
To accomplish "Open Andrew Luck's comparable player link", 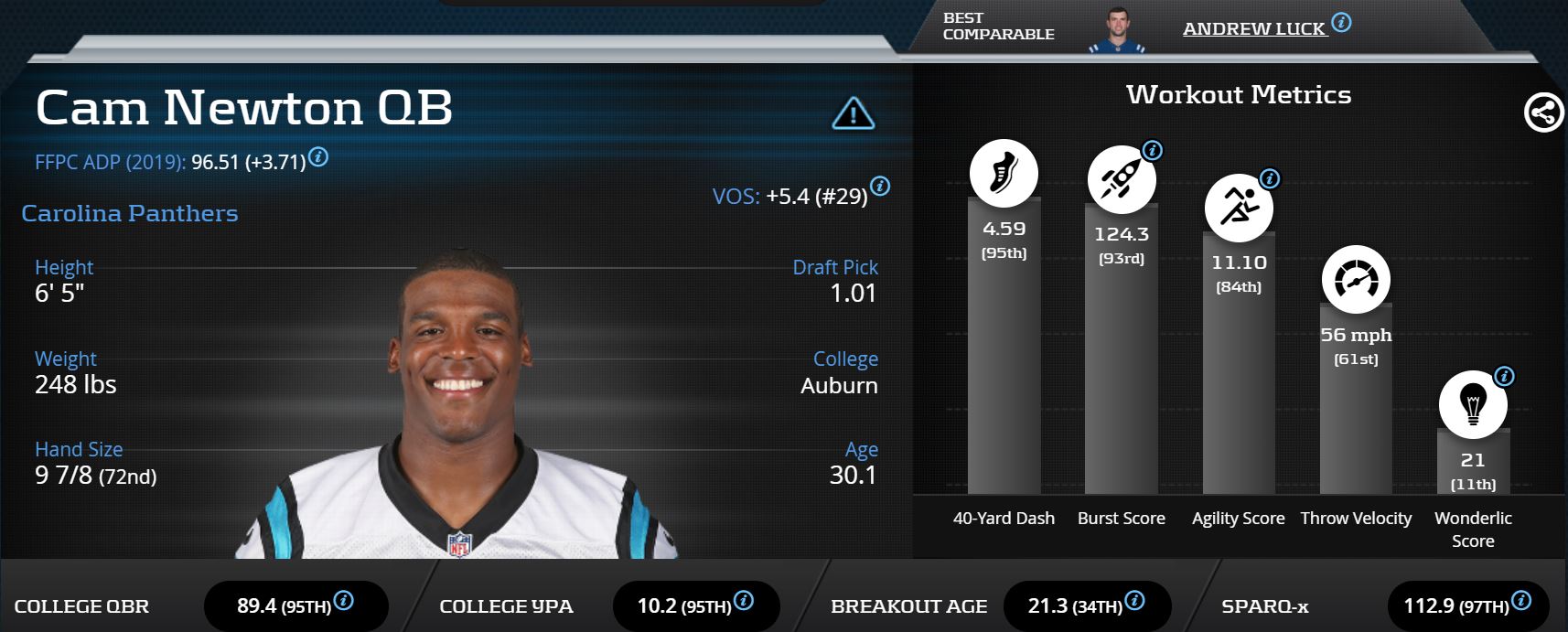I will click(x=1253, y=29).
